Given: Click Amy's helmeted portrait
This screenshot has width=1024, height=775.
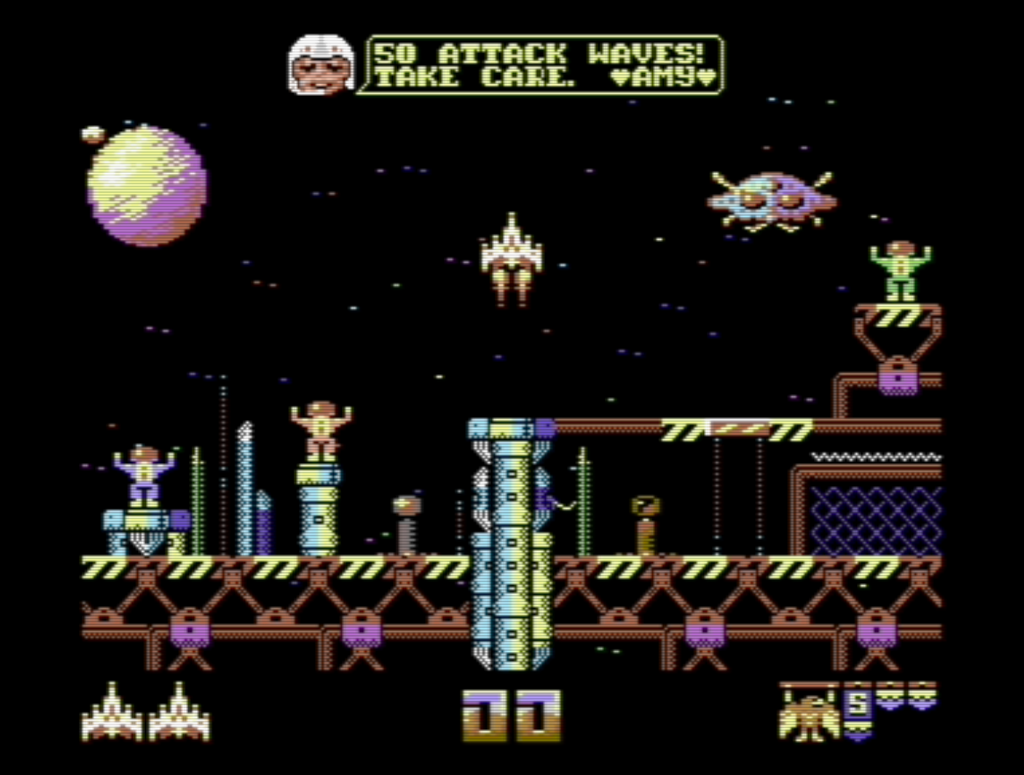Looking at the screenshot, I should (321, 65).
